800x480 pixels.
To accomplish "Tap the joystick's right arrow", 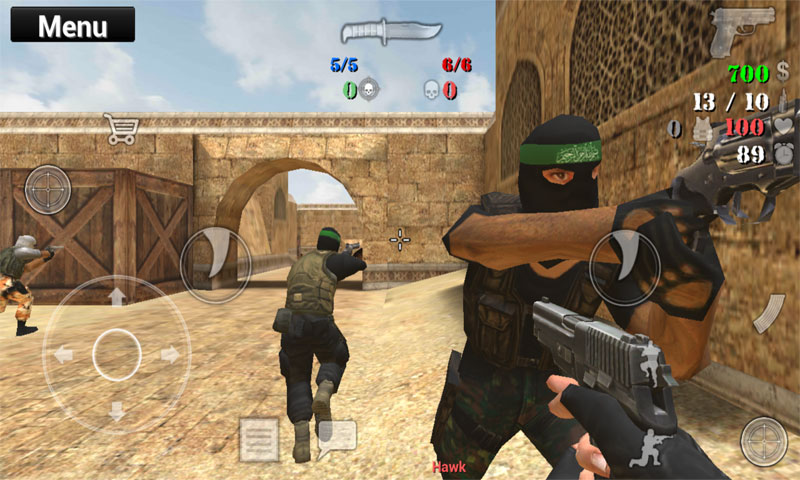I will point(171,354).
